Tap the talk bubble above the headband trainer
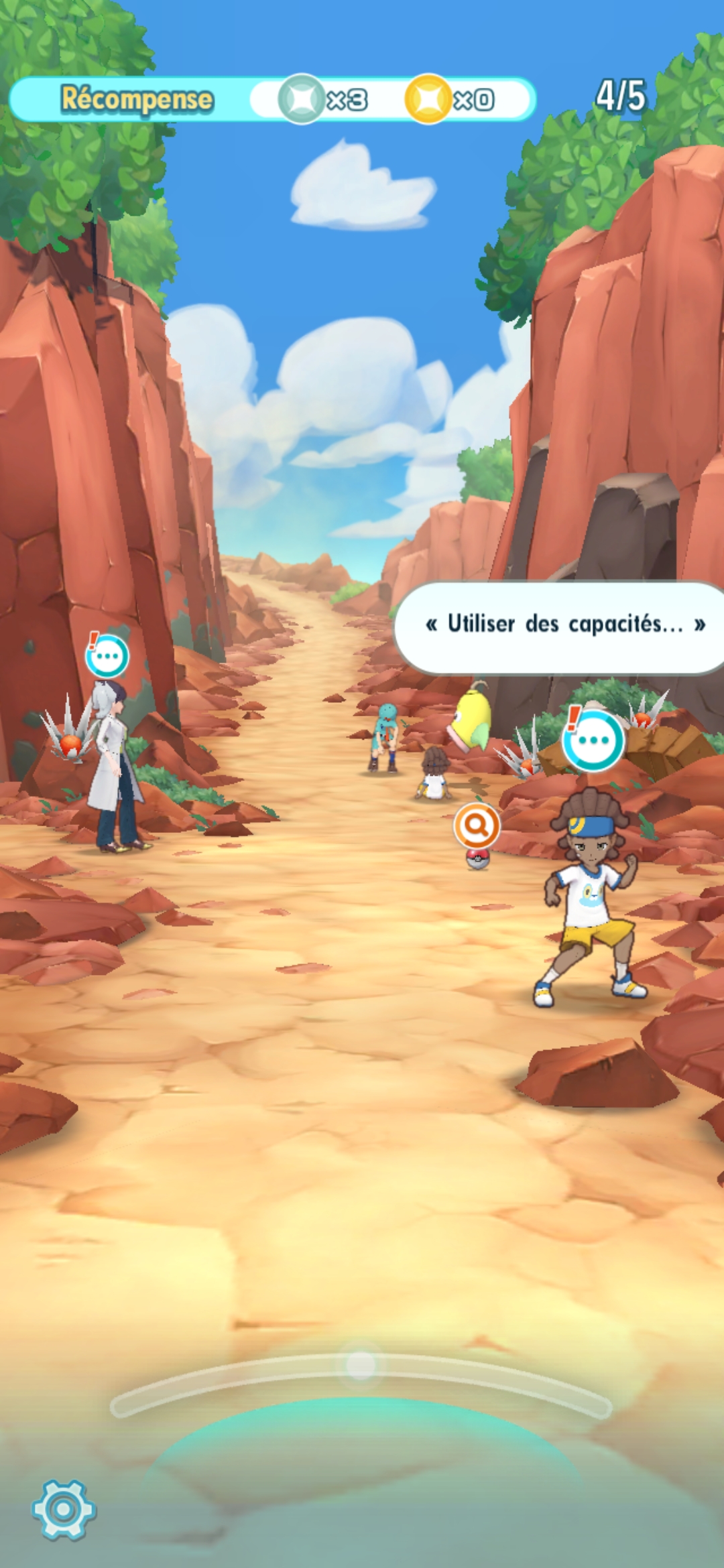This screenshot has height=1568, width=724. 593,740
